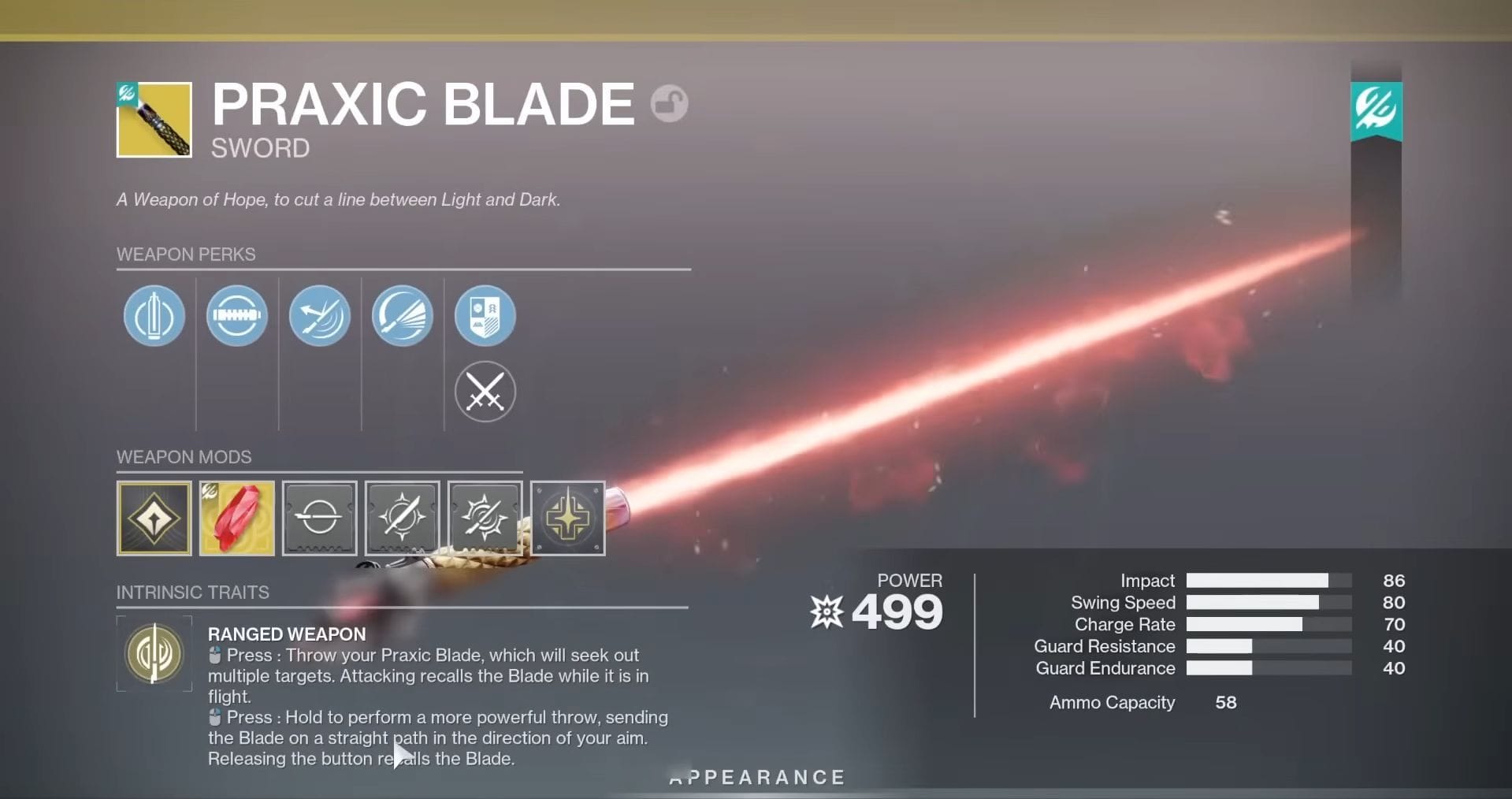Screen dimensions: 1512x799
Task: Open the third Weapon Mods slot
Action: [x=319, y=518]
